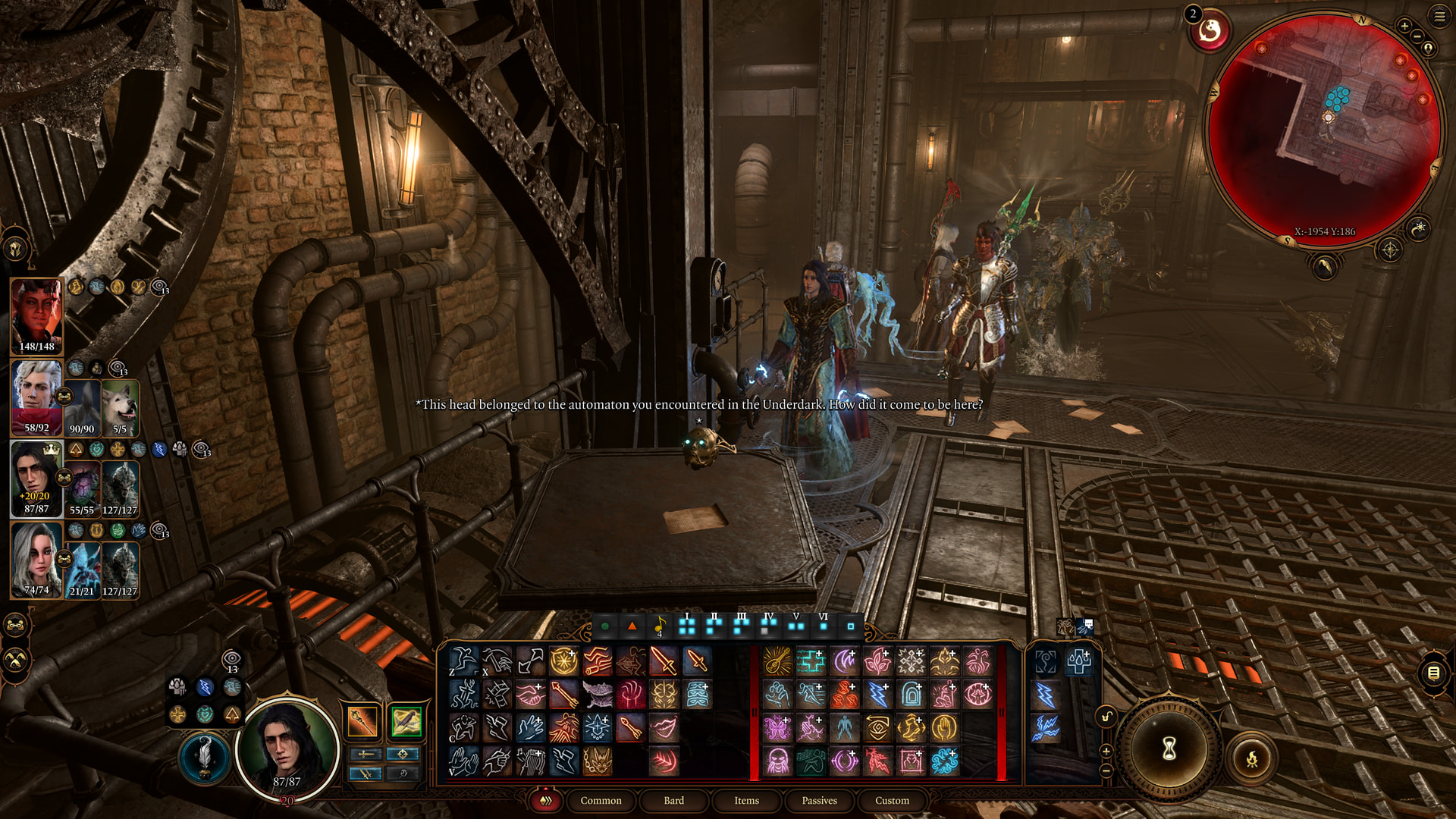
Task: Zoom in the minimap with plus button
Action: (1404, 26)
